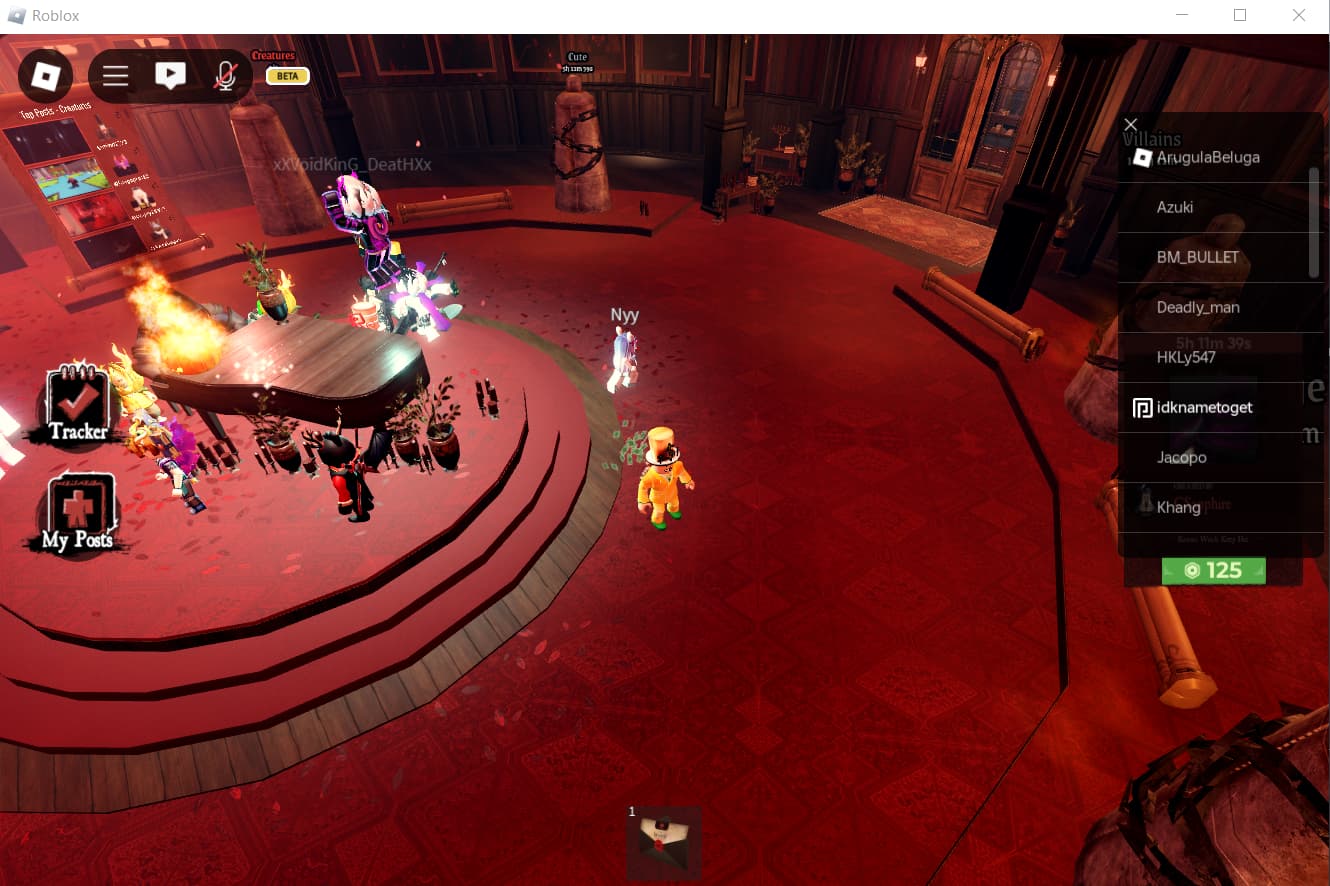This screenshot has height=886, width=1330.
Task: Select Deadly_man in the player list
Action: pyautogui.click(x=1197, y=308)
